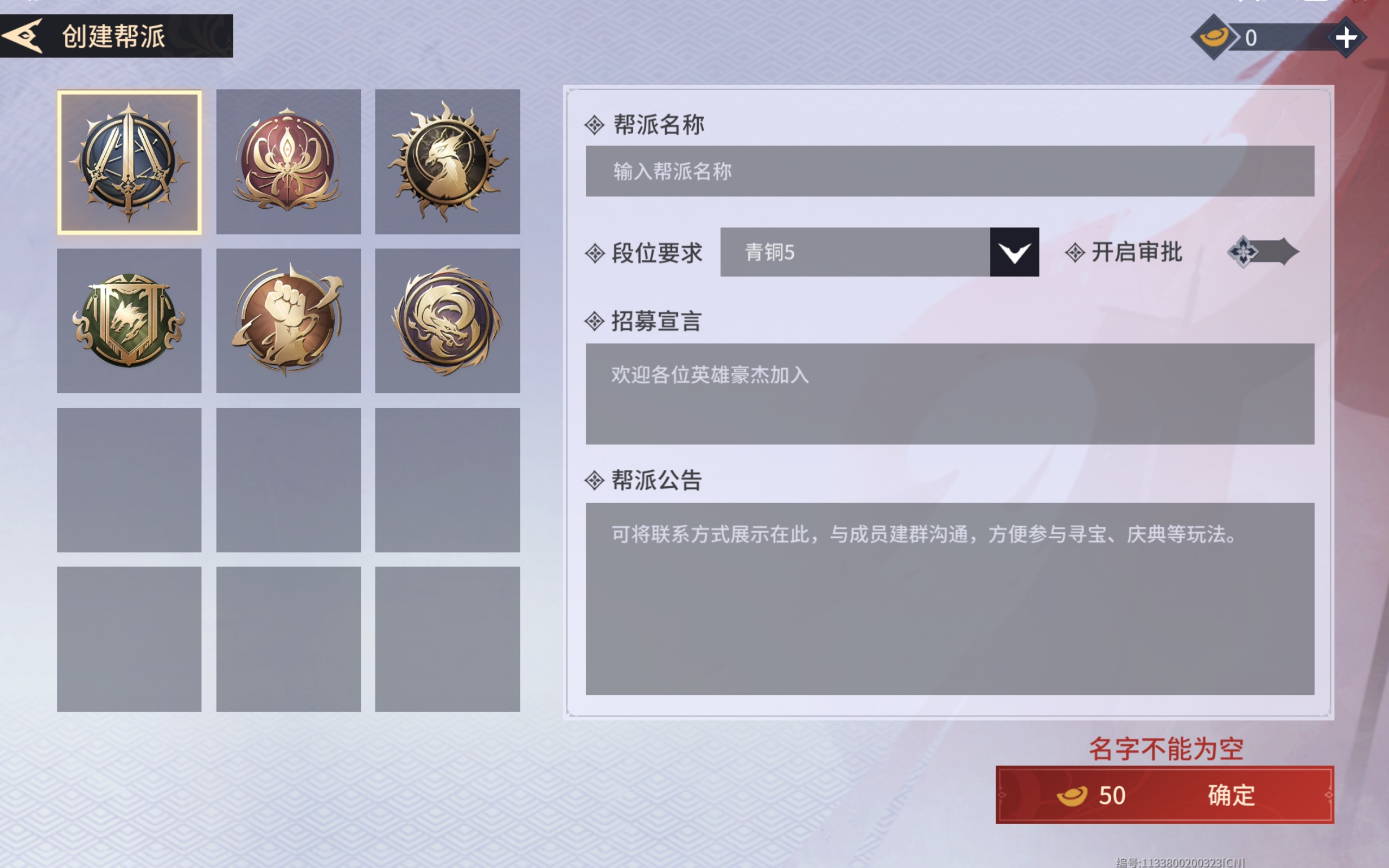The image size is (1389, 868).
Task: Choose the red lotus flower emblem
Action: (x=288, y=162)
